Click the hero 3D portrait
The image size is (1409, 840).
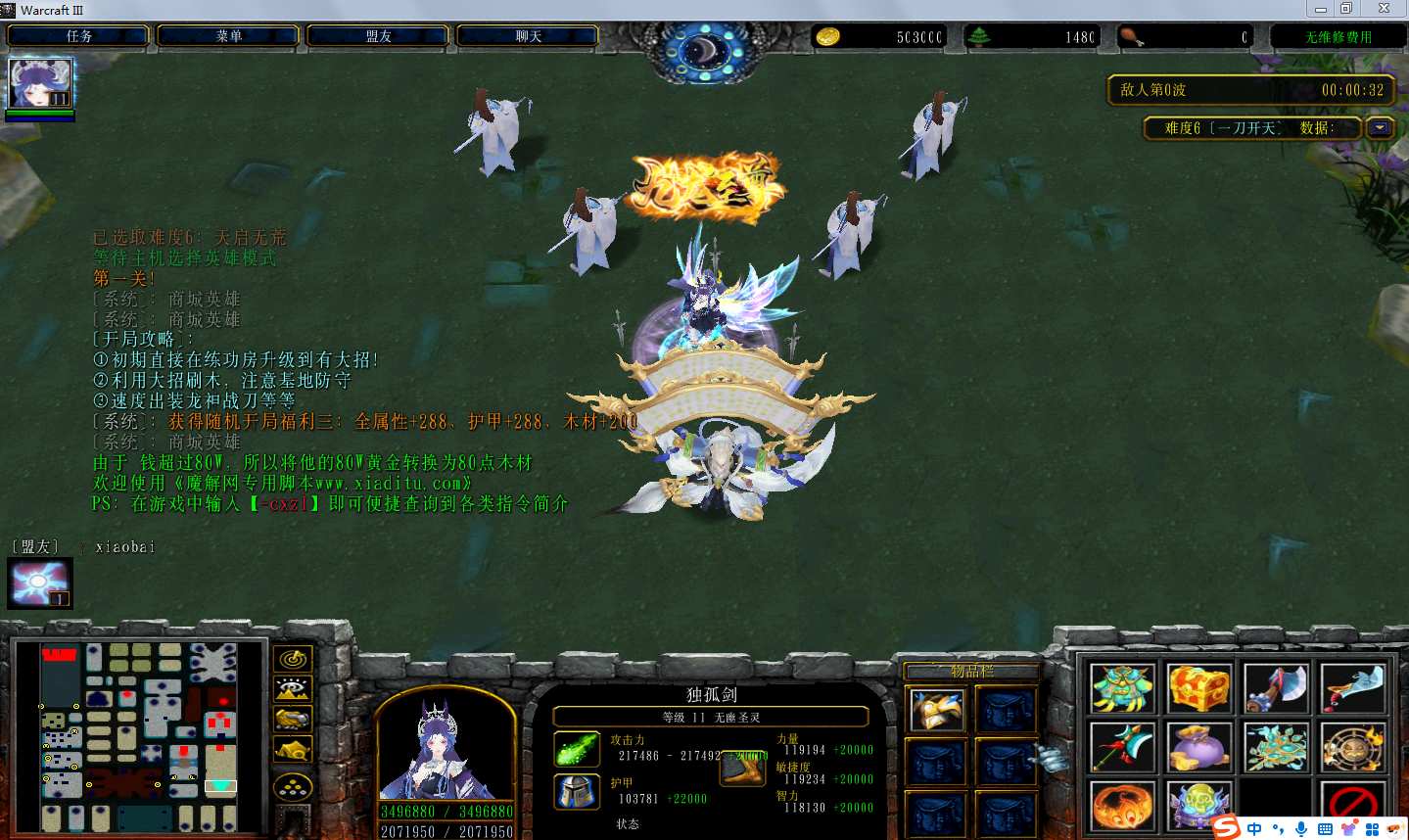coord(446,749)
